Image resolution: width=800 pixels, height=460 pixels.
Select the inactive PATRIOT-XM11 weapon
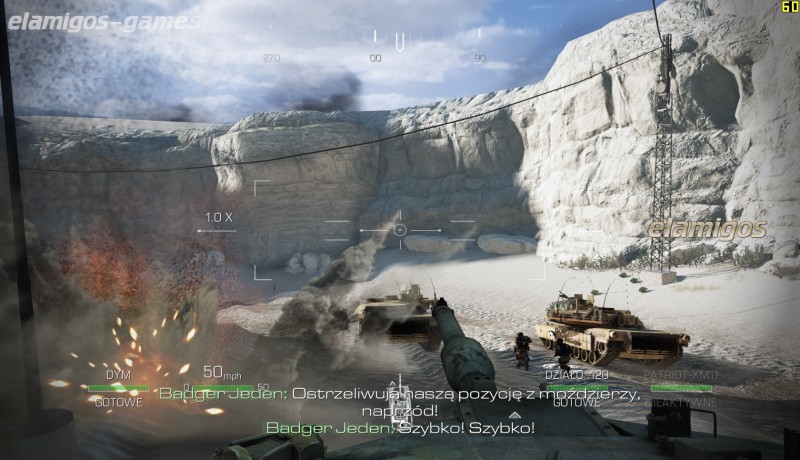pos(681,387)
